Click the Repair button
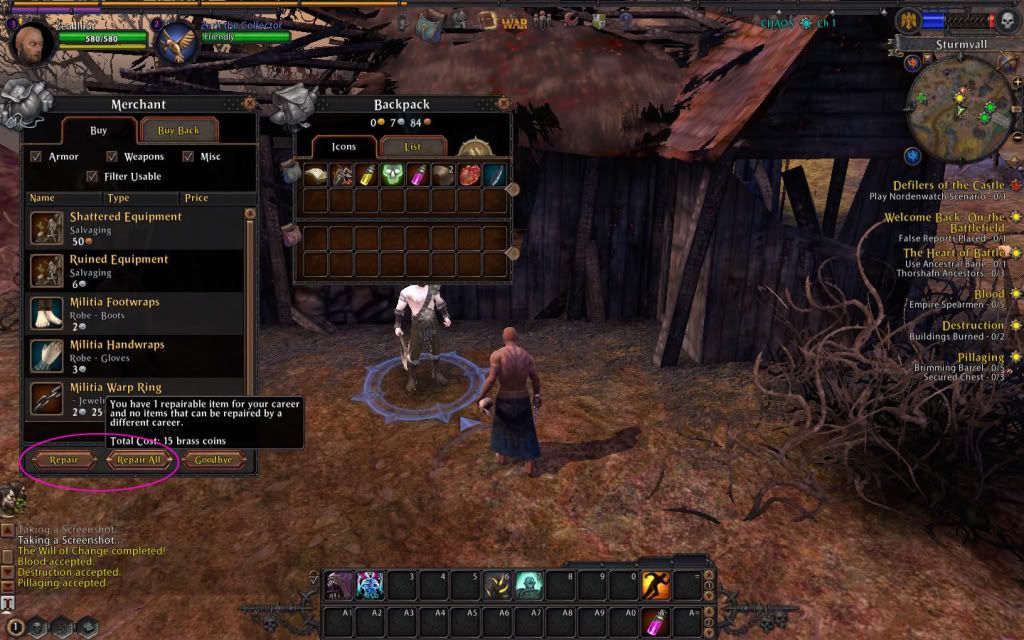The height and width of the screenshot is (640, 1024). coord(63,460)
